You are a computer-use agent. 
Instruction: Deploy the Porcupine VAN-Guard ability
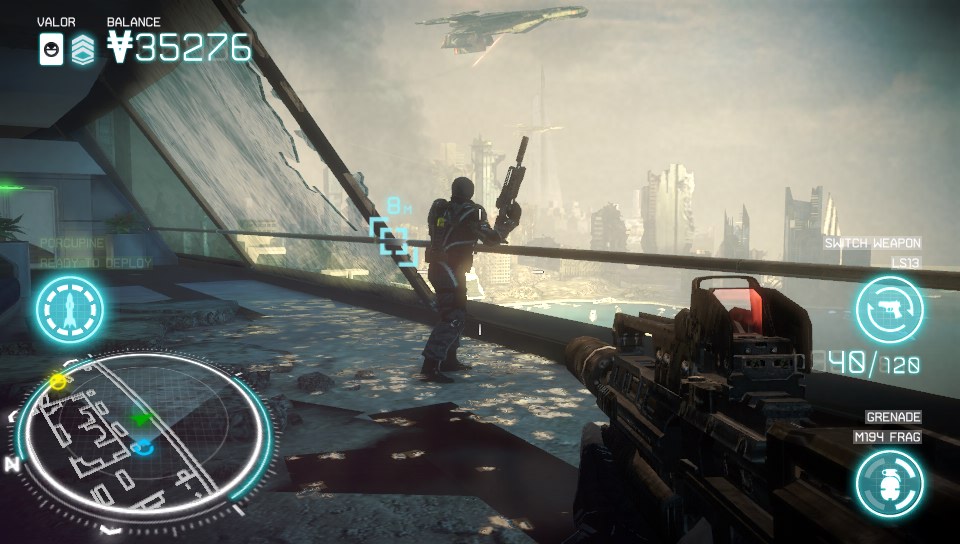(70, 310)
